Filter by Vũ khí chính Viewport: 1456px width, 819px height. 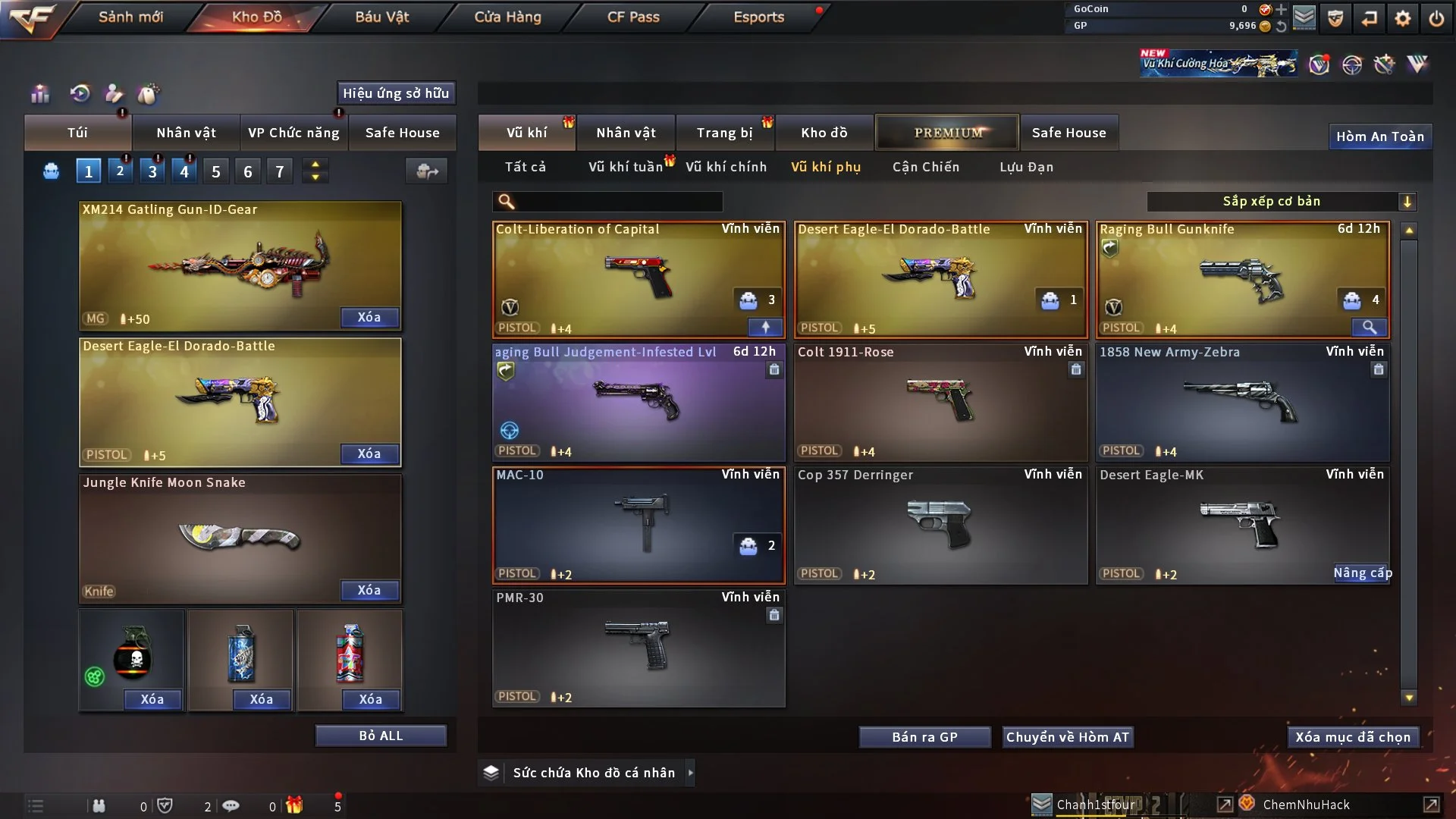click(x=726, y=167)
